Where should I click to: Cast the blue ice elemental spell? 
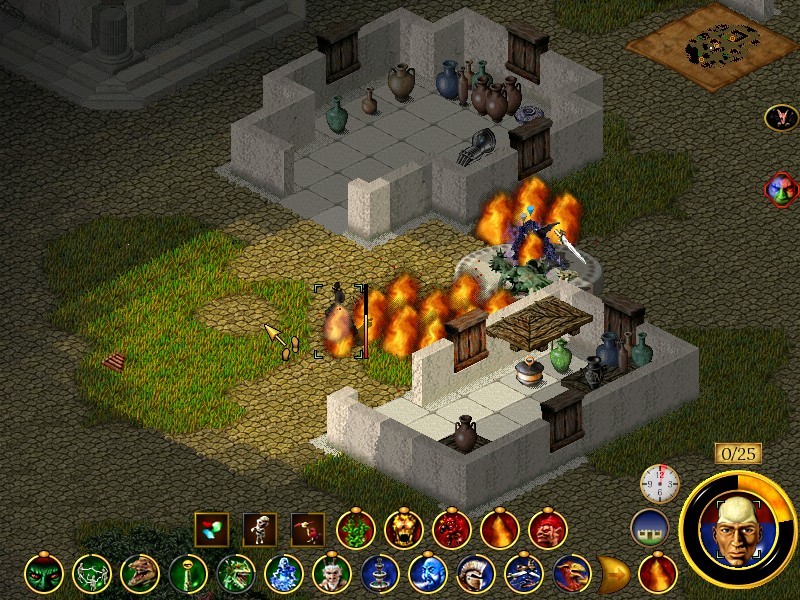[x=283, y=574]
